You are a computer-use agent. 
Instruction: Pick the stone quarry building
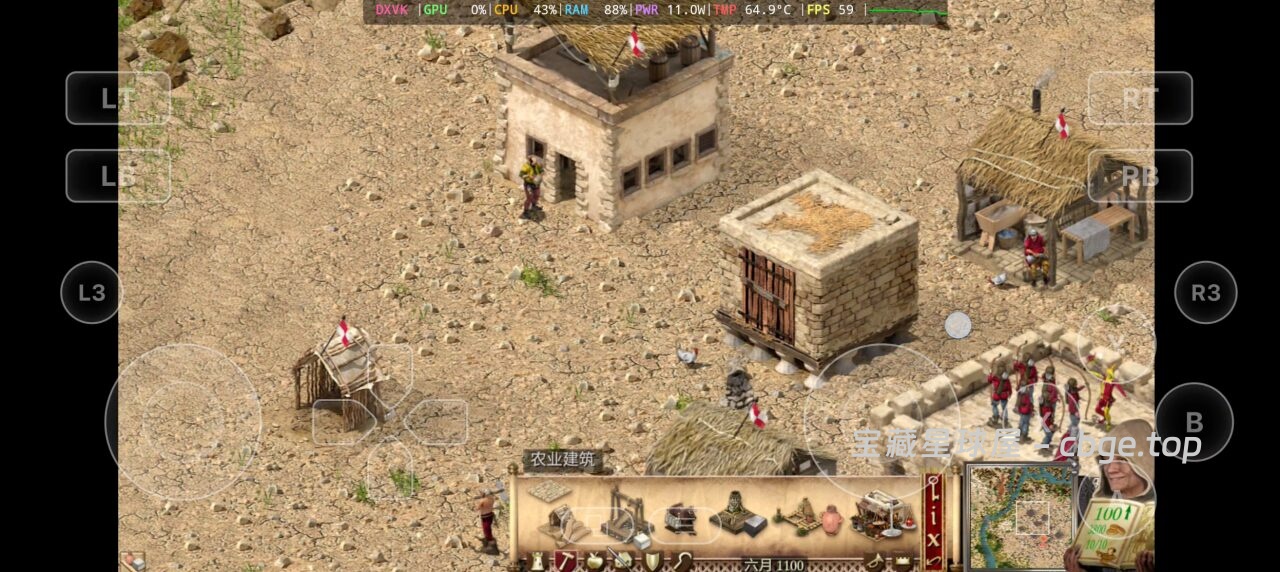click(x=627, y=509)
